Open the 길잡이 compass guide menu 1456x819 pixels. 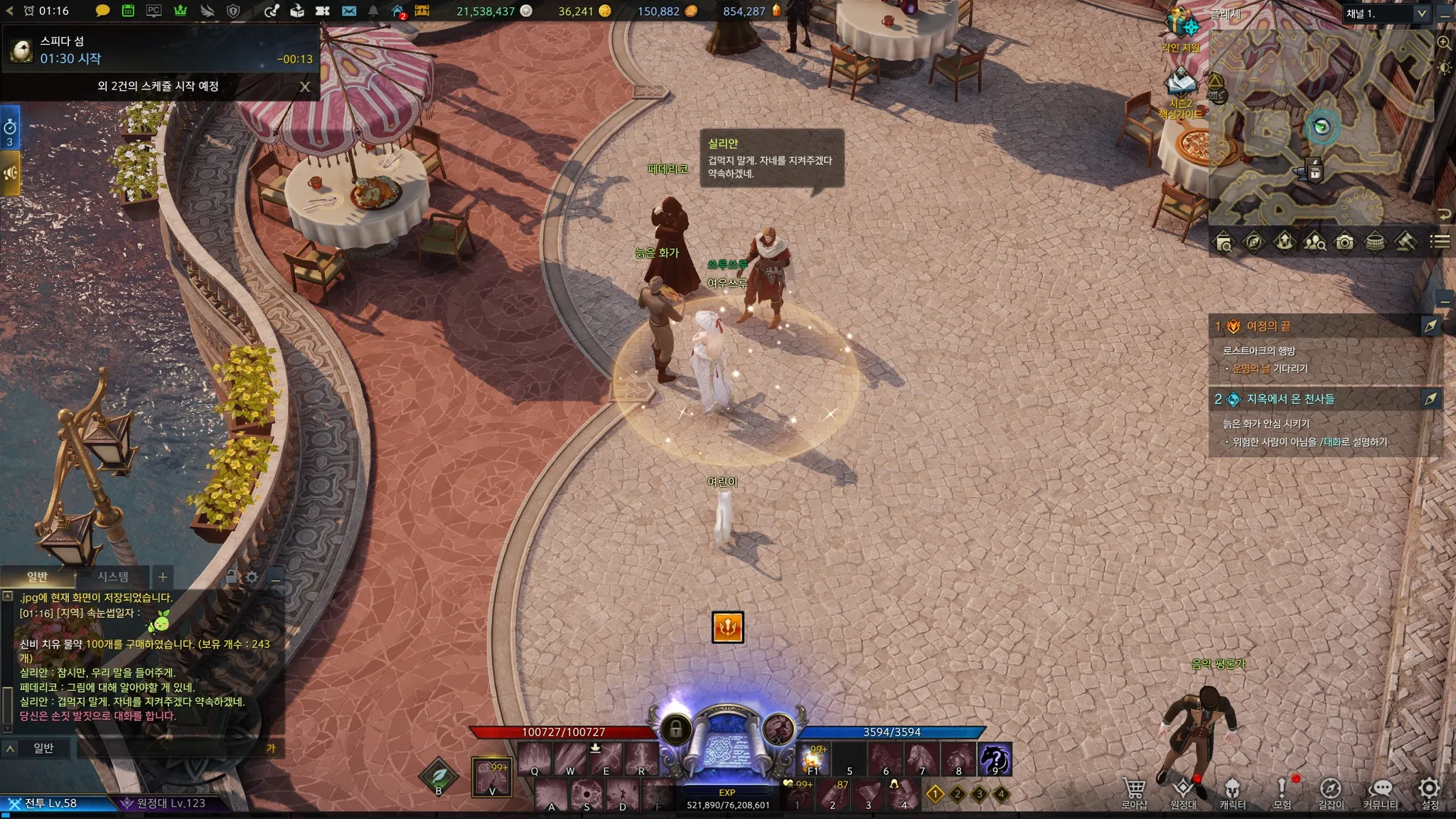[x=1330, y=791]
